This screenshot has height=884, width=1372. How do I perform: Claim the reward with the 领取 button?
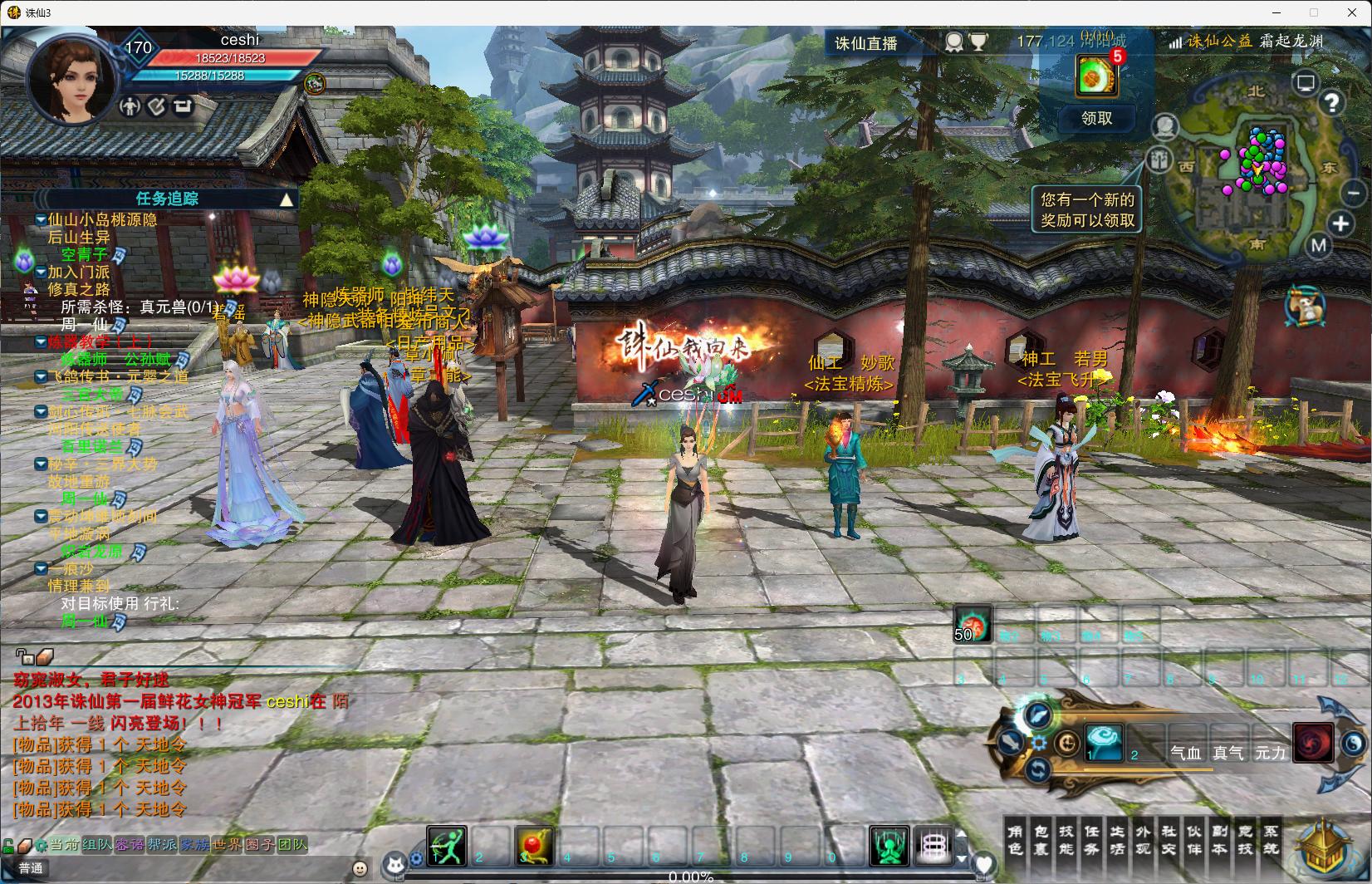pyautogui.click(x=1096, y=119)
